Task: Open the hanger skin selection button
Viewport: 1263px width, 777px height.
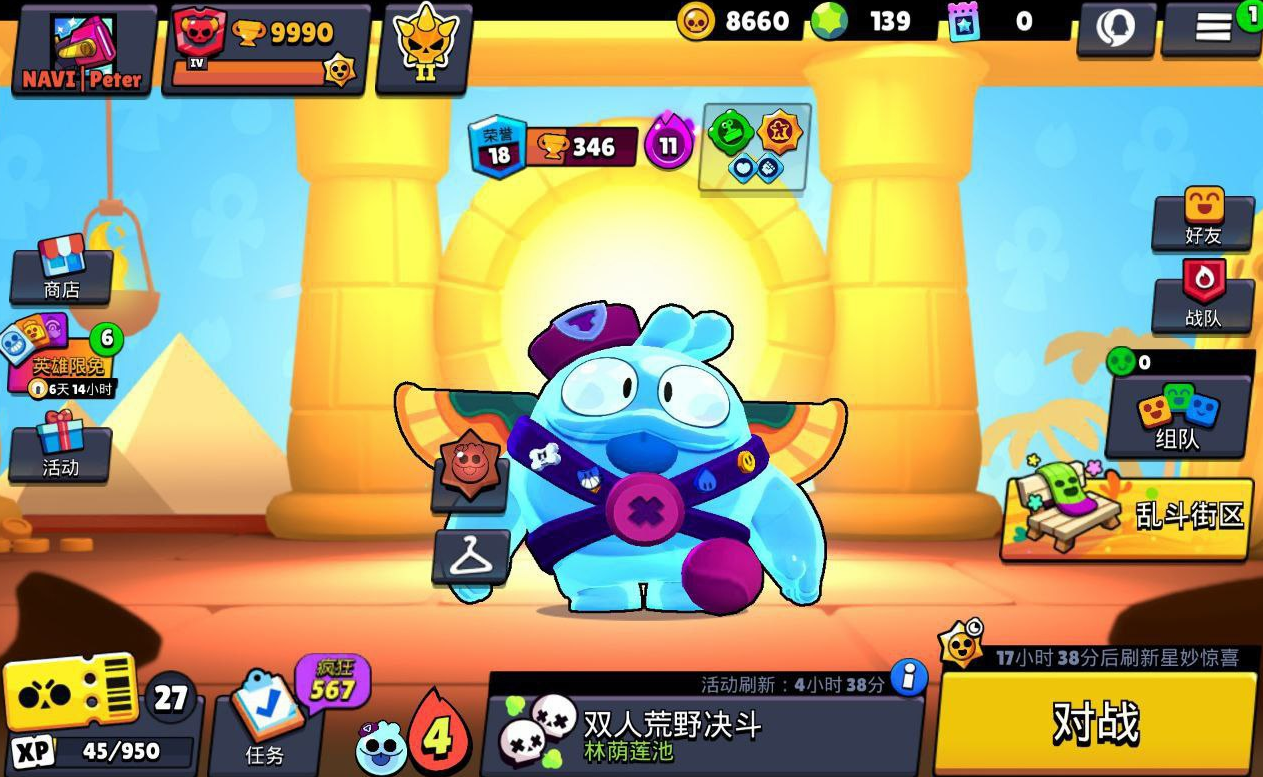Action: [471, 557]
